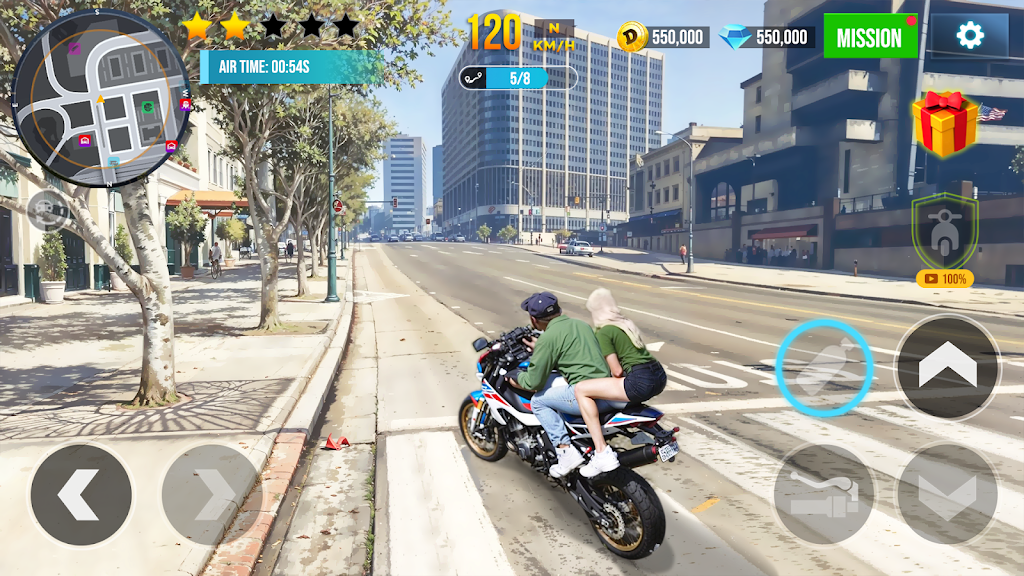Claim the red gift box reward
The height and width of the screenshot is (576, 1024).
(x=944, y=123)
